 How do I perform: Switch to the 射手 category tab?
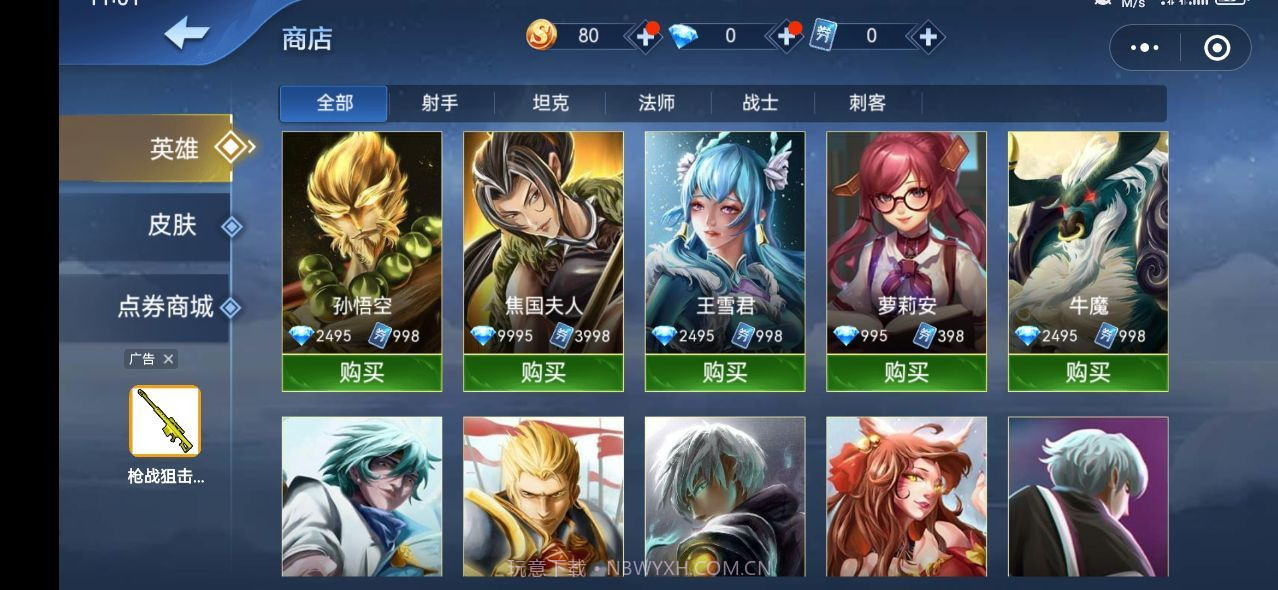click(440, 103)
